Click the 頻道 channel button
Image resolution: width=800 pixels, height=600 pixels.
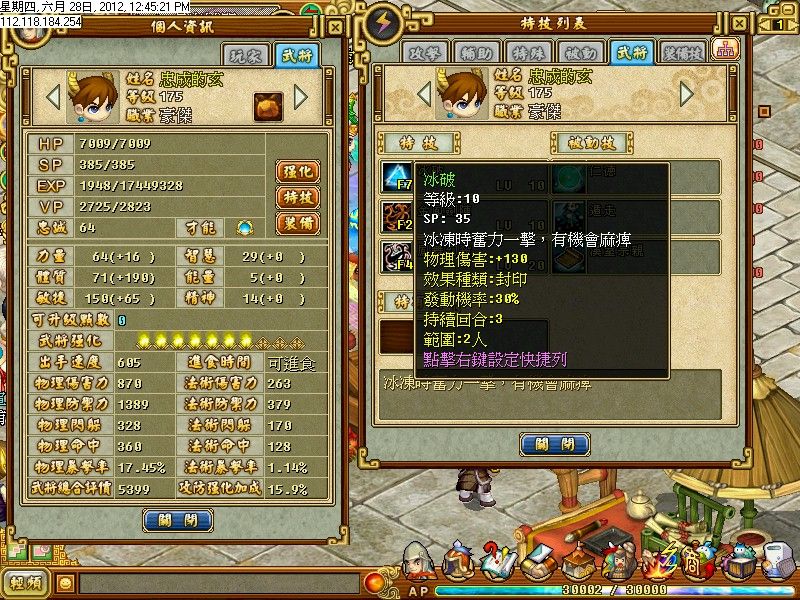click(26, 582)
